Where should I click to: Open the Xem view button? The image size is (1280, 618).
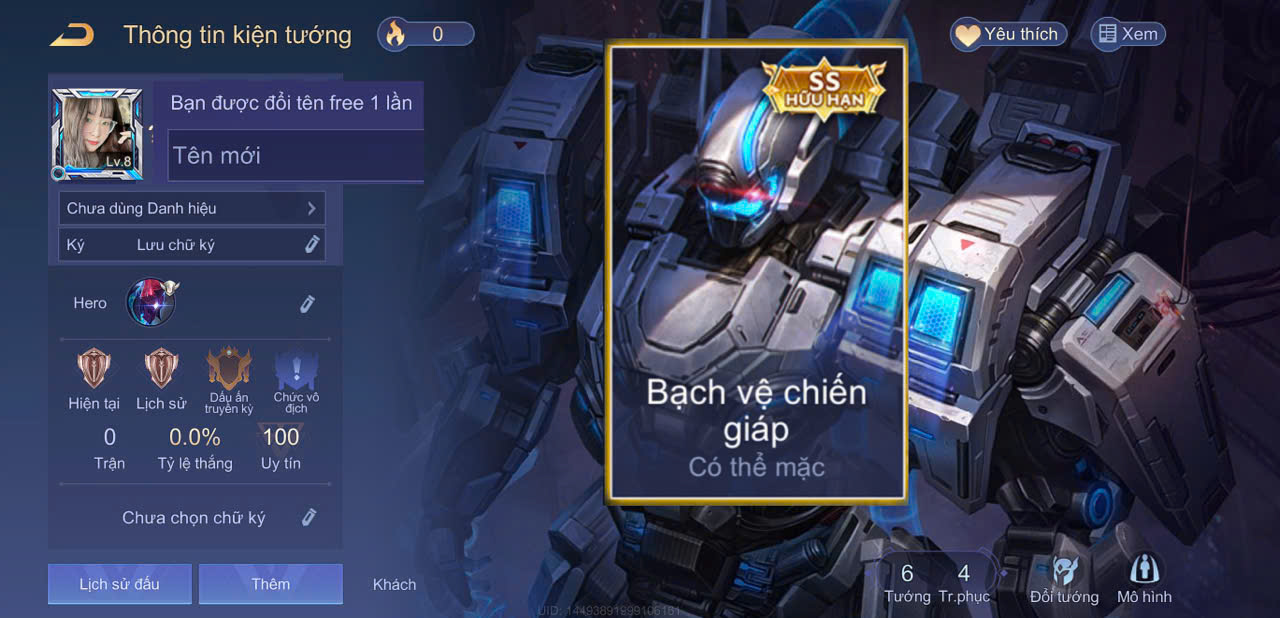pyautogui.click(x=1128, y=34)
